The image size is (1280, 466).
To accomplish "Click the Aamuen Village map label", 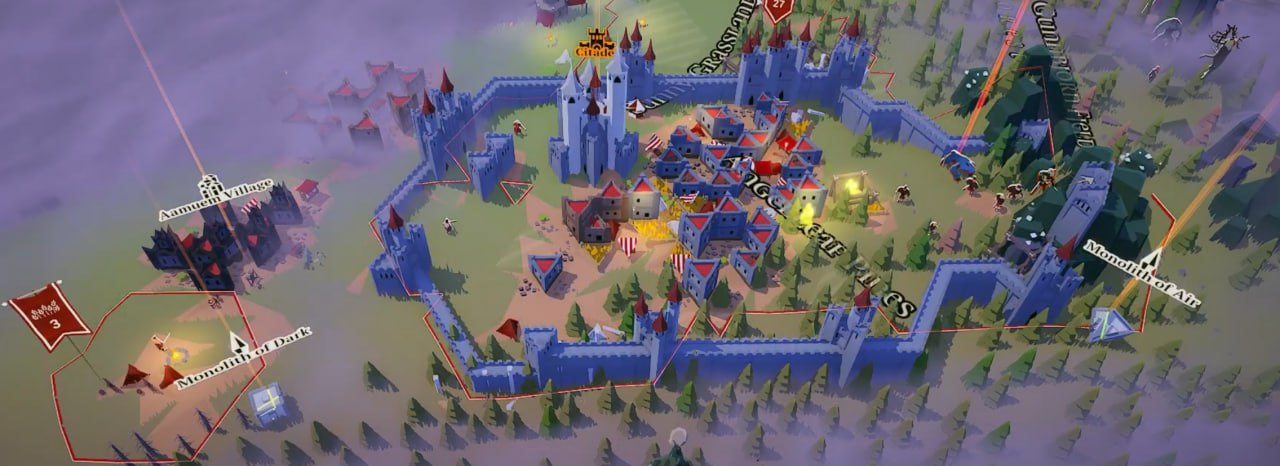I will 214,198.
